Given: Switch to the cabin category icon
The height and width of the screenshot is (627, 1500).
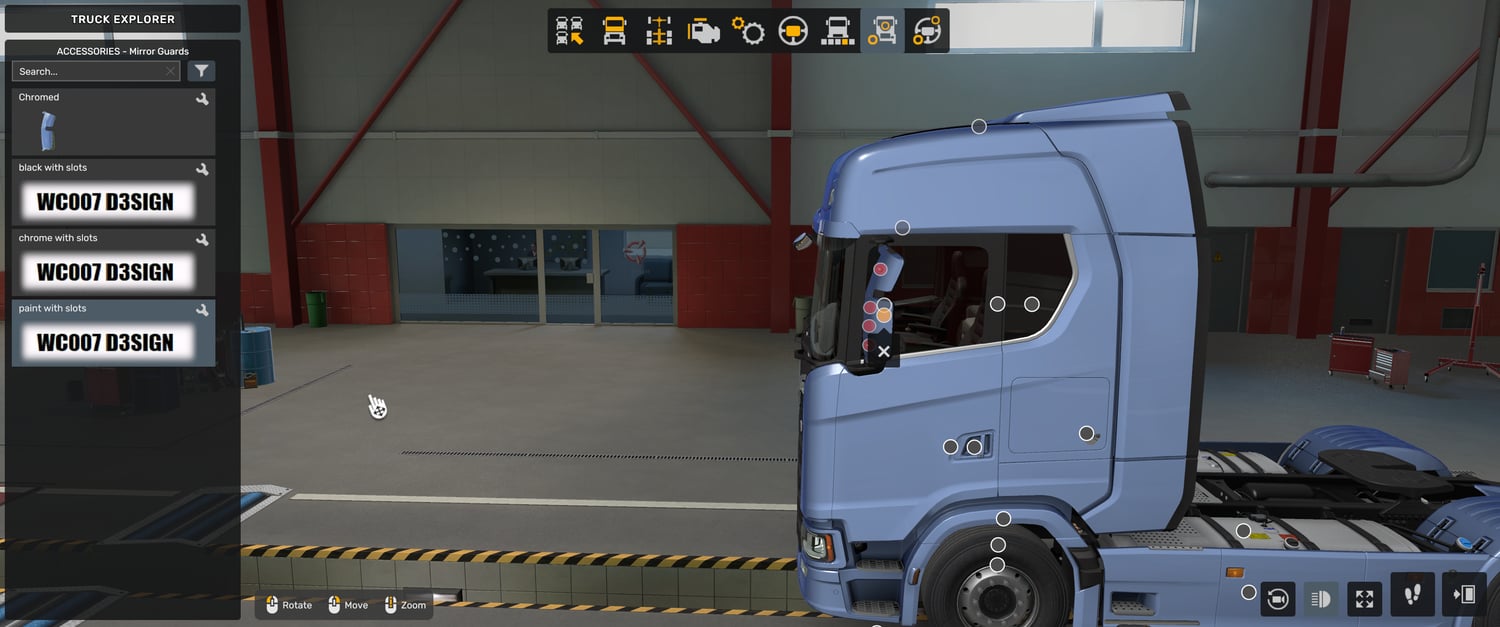Looking at the screenshot, I should (614, 31).
